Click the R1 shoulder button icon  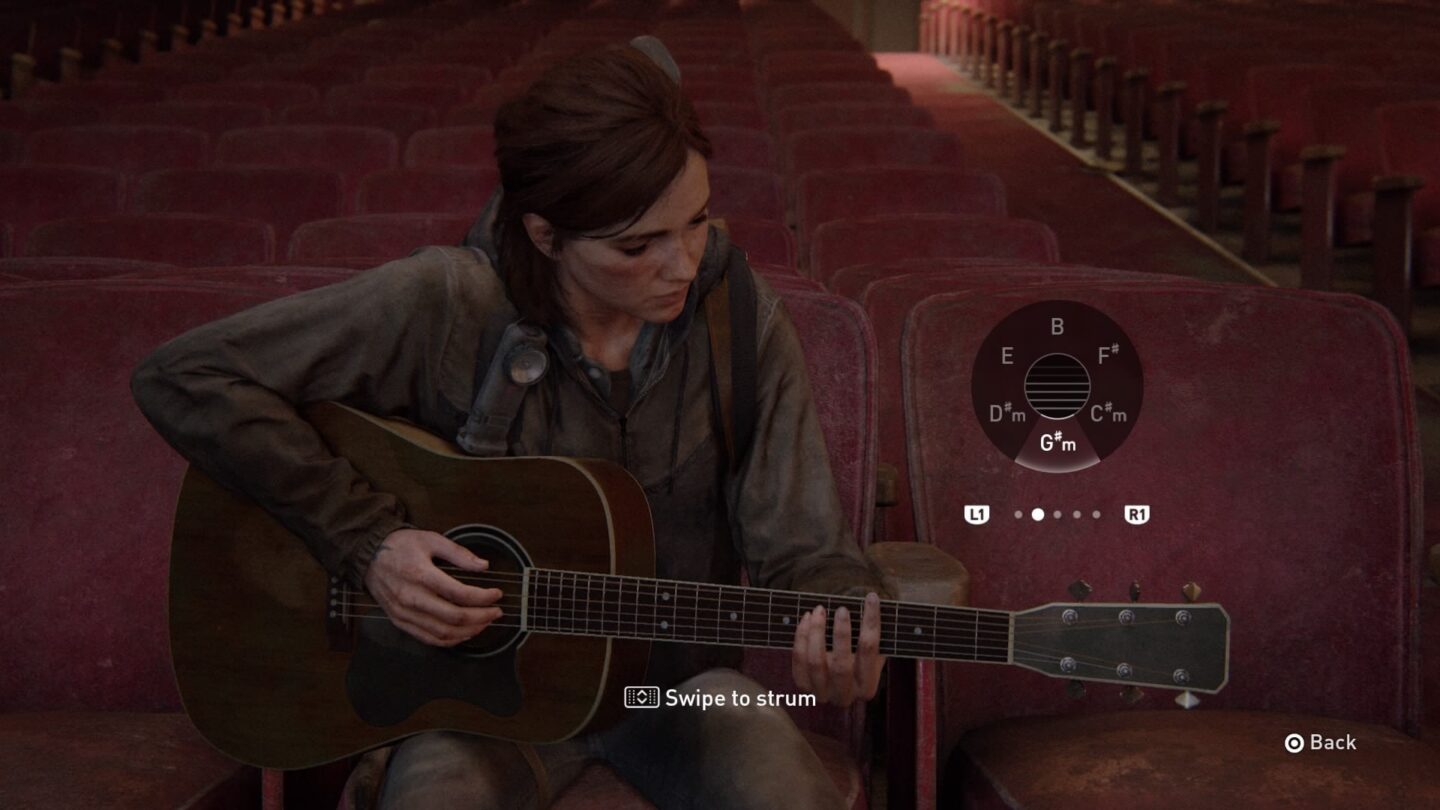click(x=1137, y=513)
